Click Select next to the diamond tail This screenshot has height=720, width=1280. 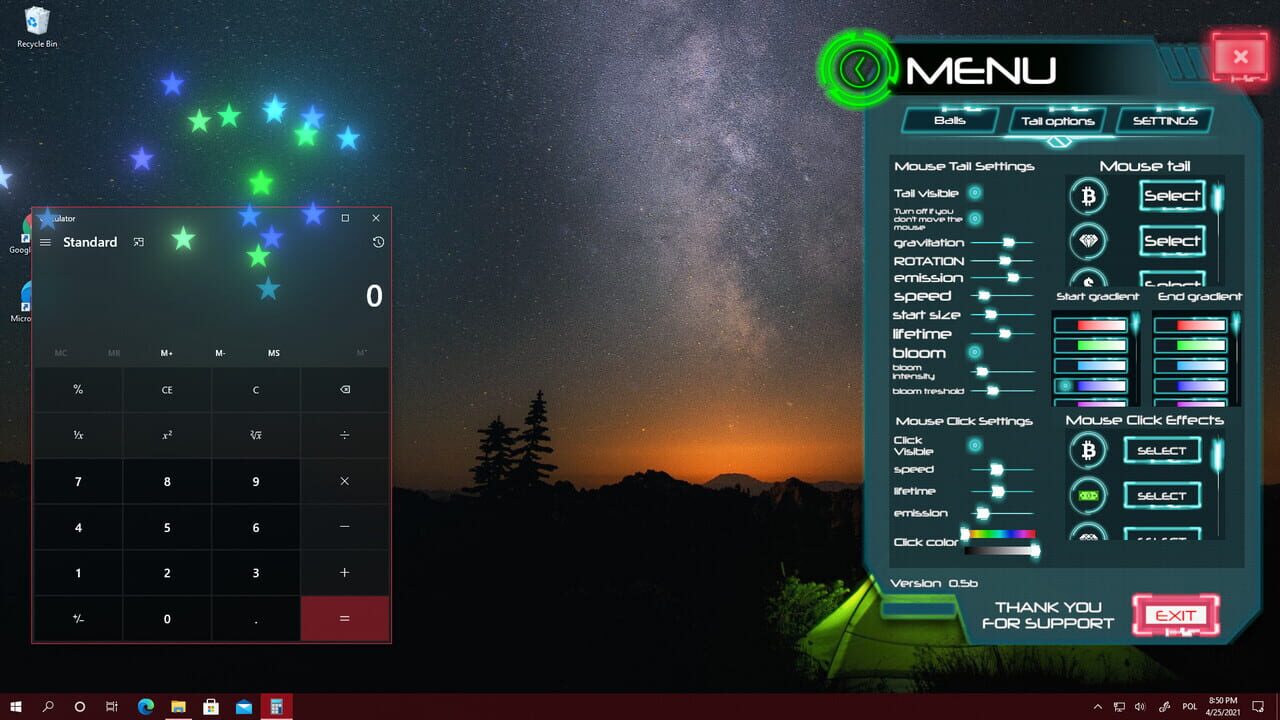(x=1174, y=241)
